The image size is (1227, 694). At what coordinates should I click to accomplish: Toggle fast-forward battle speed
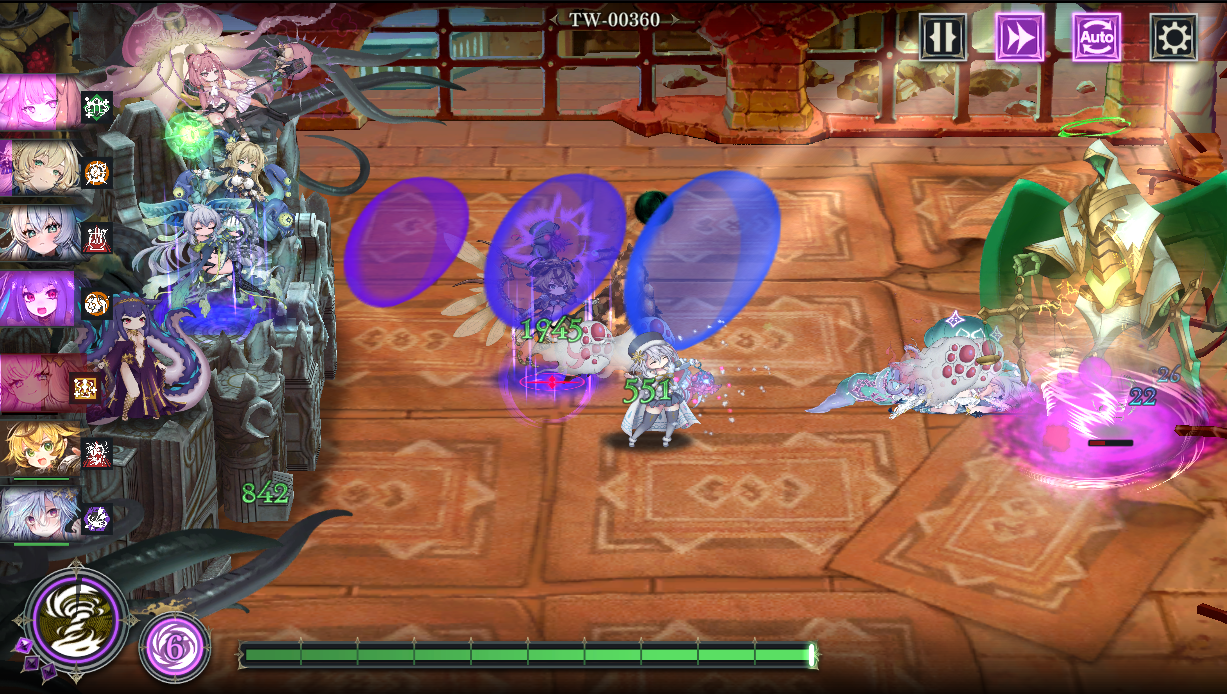(x=1019, y=38)
